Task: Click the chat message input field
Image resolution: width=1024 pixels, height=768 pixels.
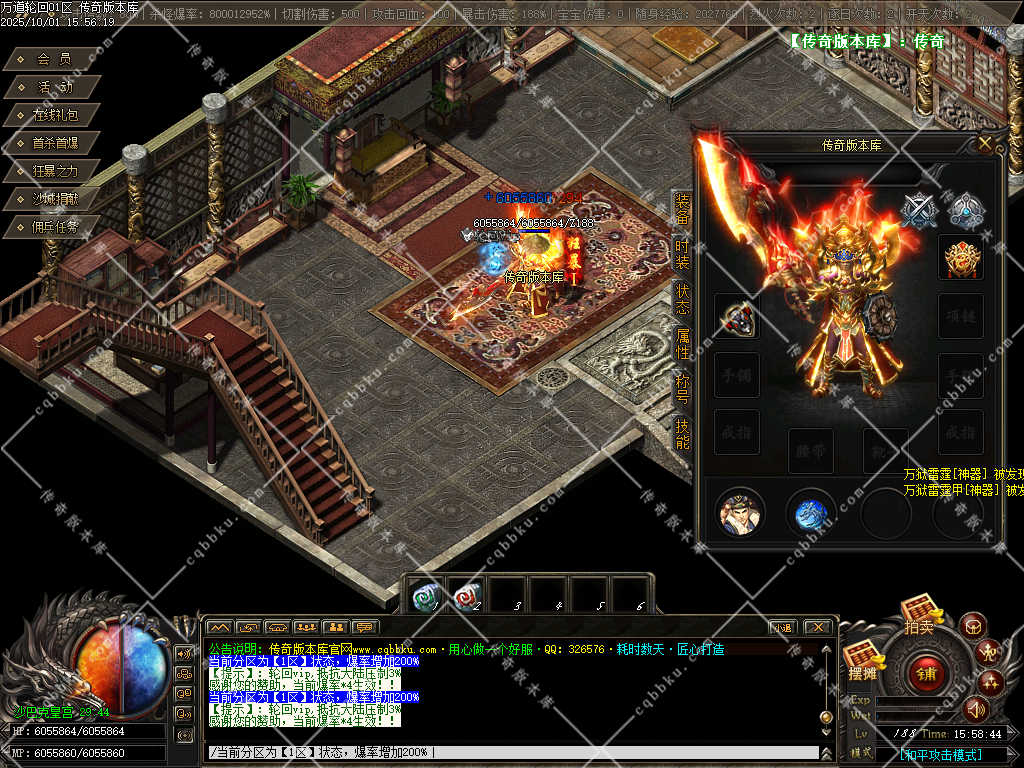Action: click(x=510, y=752)
